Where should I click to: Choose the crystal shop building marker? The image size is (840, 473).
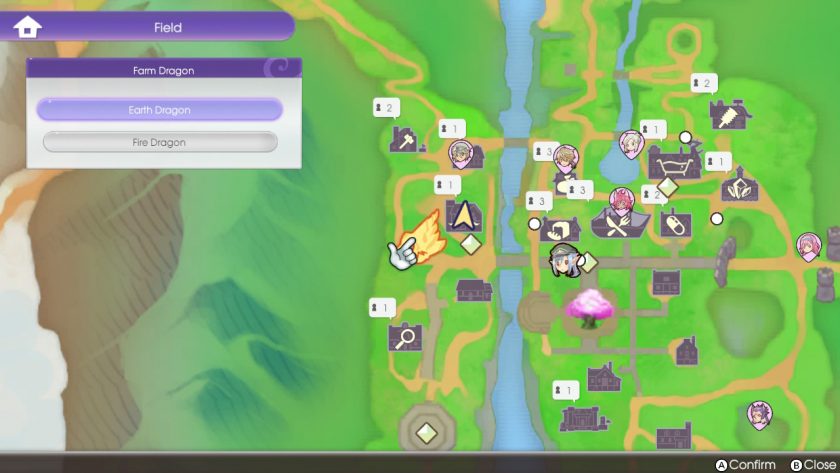click(738, 187)
